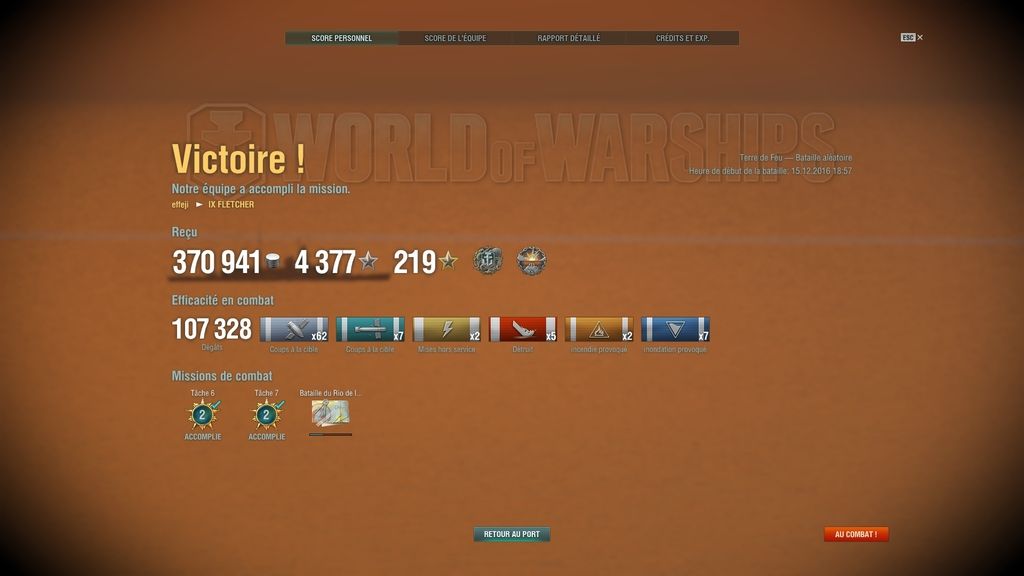Click the Inondation provoquée ribbon
Viewport: 1024px width, 576px height.
[675, 330]
